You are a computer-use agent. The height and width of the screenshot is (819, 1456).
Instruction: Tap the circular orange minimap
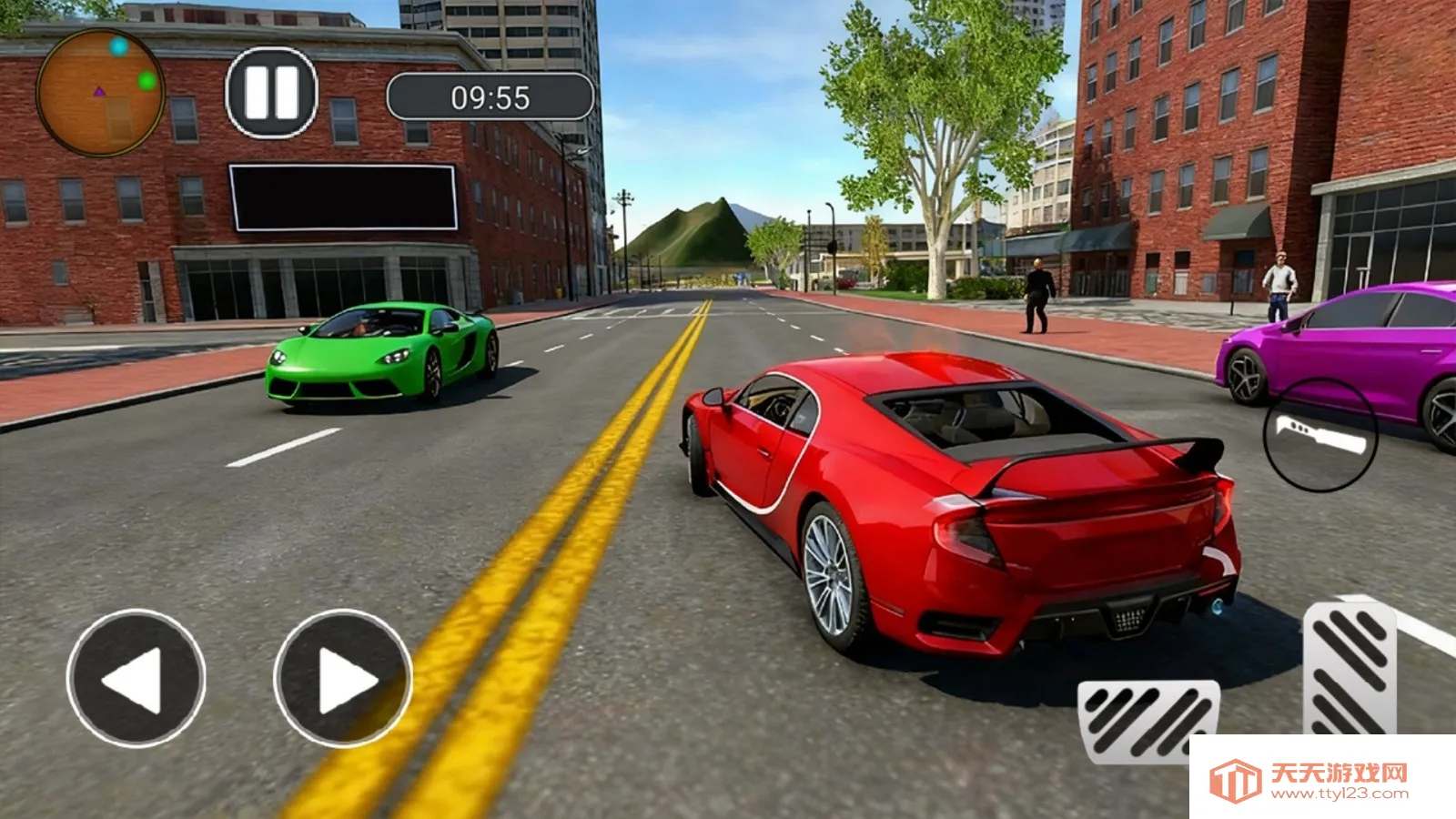point(100,92)
